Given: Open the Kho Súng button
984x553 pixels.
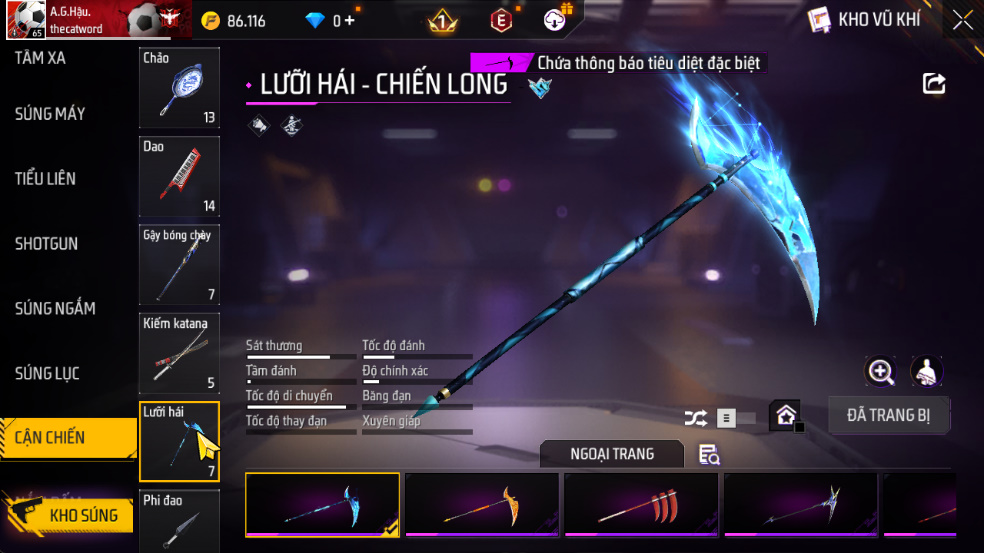Looking at the screenshot, I should (x=70, y=516).
